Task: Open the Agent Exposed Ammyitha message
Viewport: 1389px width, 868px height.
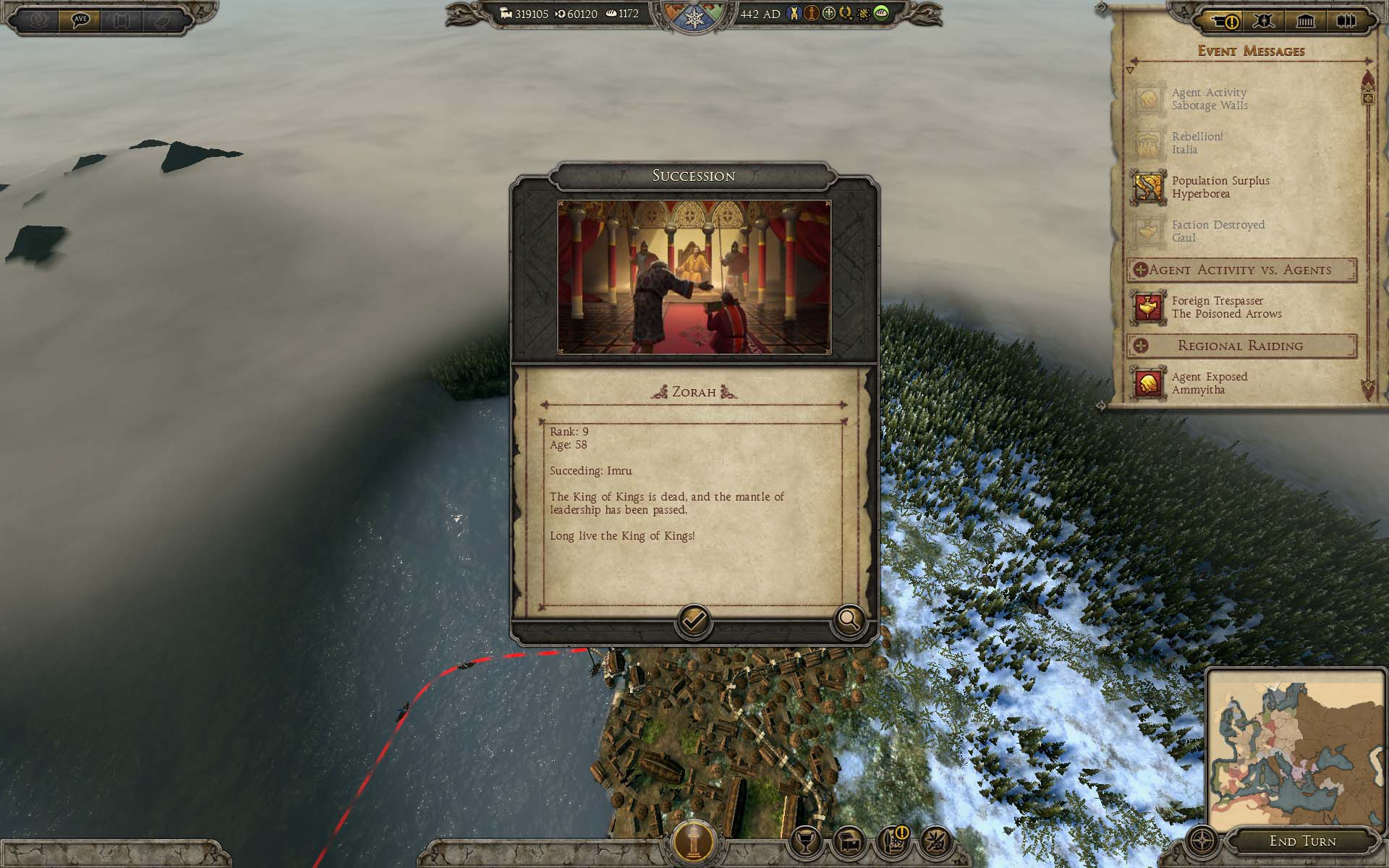Action: 1209,383
